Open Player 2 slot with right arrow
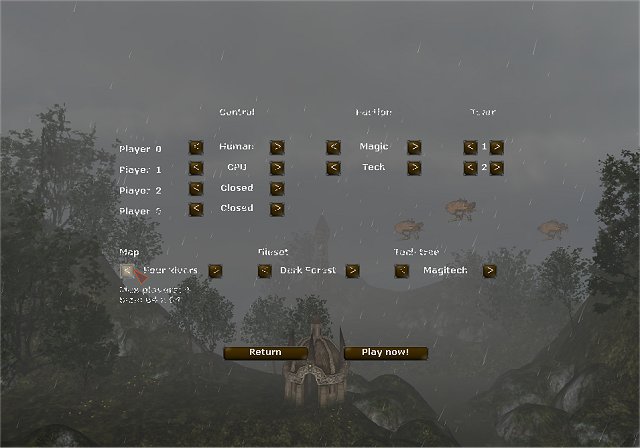The image size is (640, 448). (x=277, y=188)
